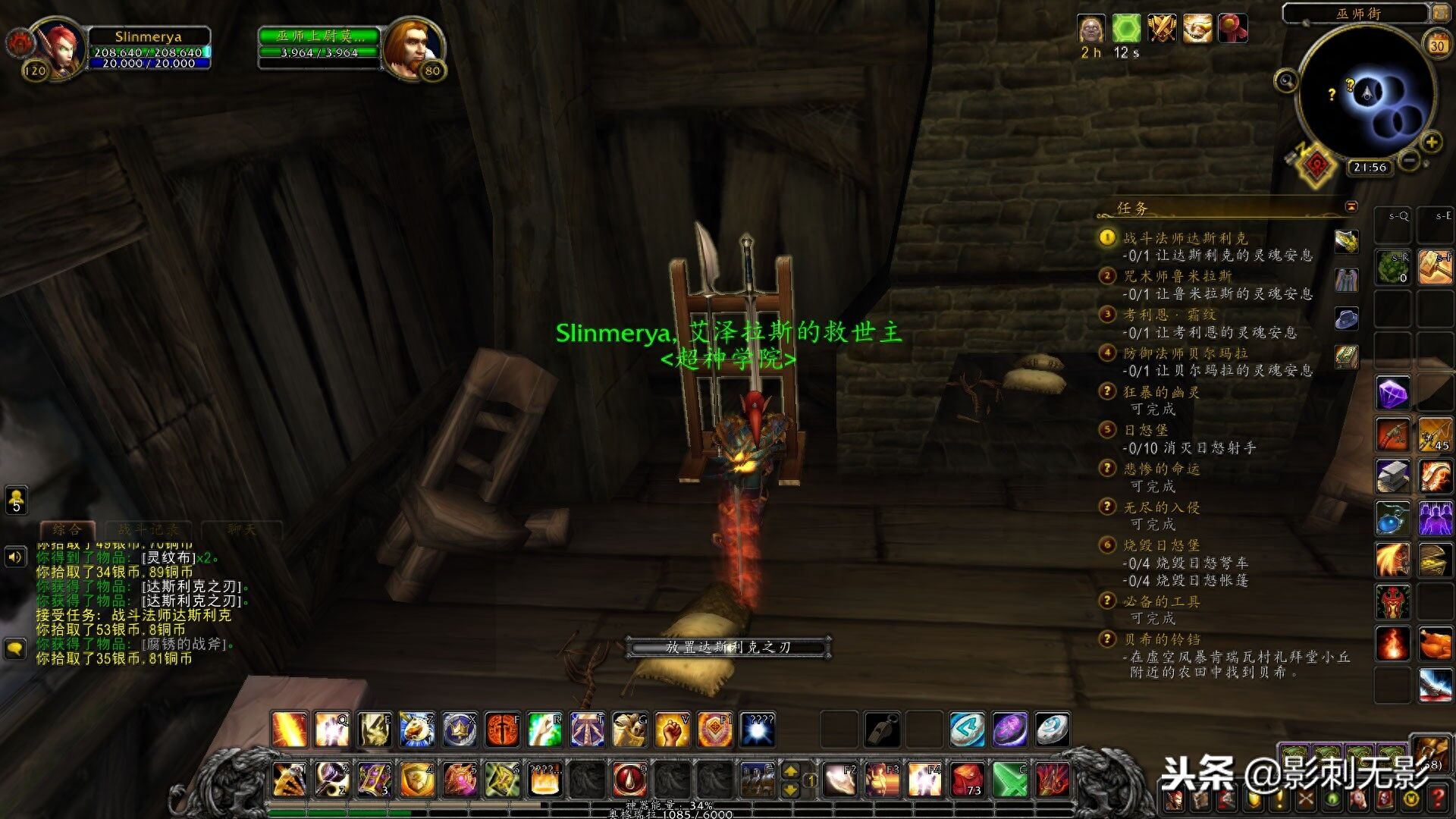1456x819 pixels.
Task: Toggle the minimap tracking magnifier button
Action: coord(1286,80)
